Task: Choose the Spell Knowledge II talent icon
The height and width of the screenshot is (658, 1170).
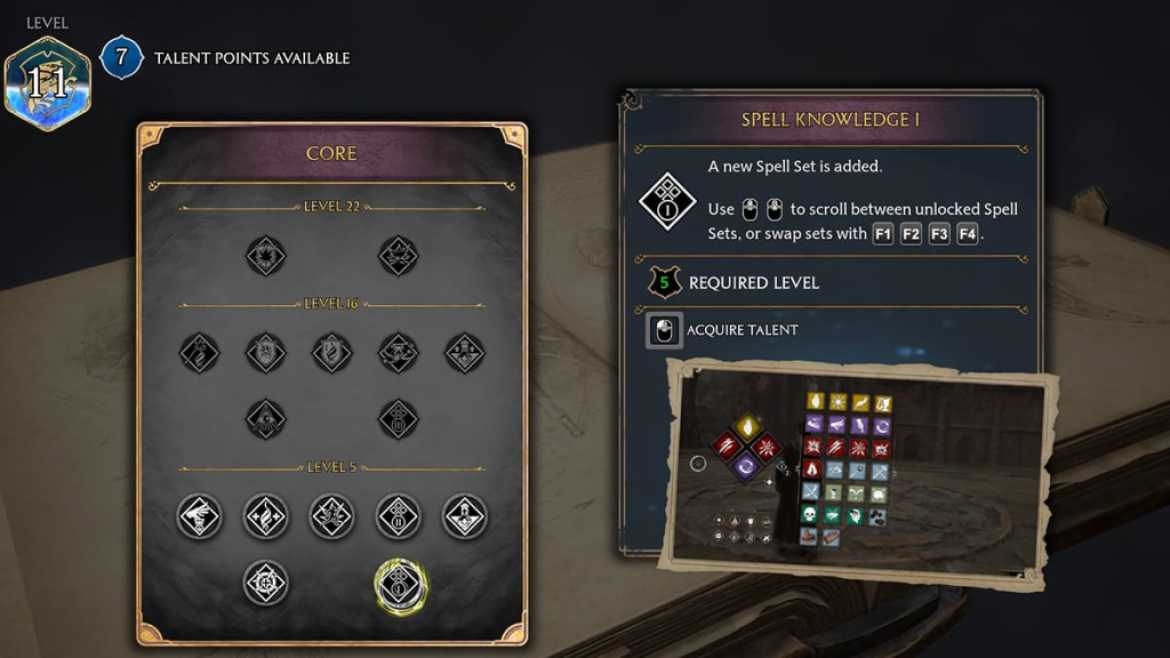Action: pos(398,517)
